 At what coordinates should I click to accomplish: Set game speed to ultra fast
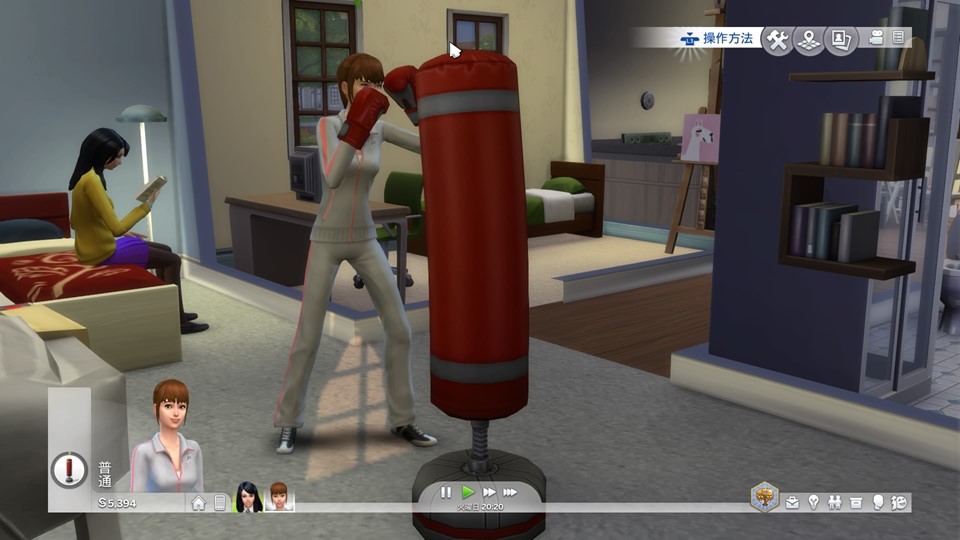point(510,492)
